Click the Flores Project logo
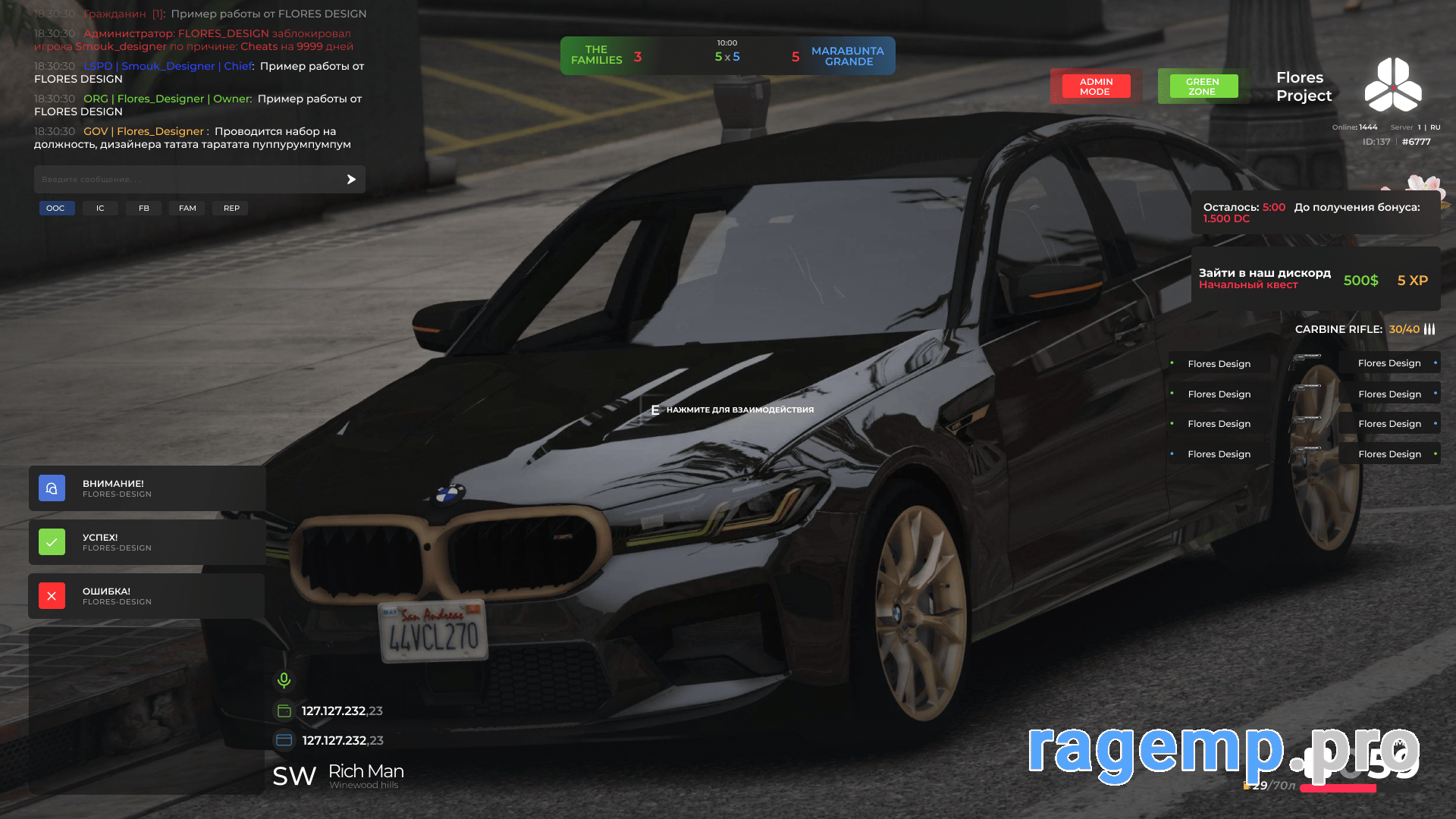 point(1393,85)
